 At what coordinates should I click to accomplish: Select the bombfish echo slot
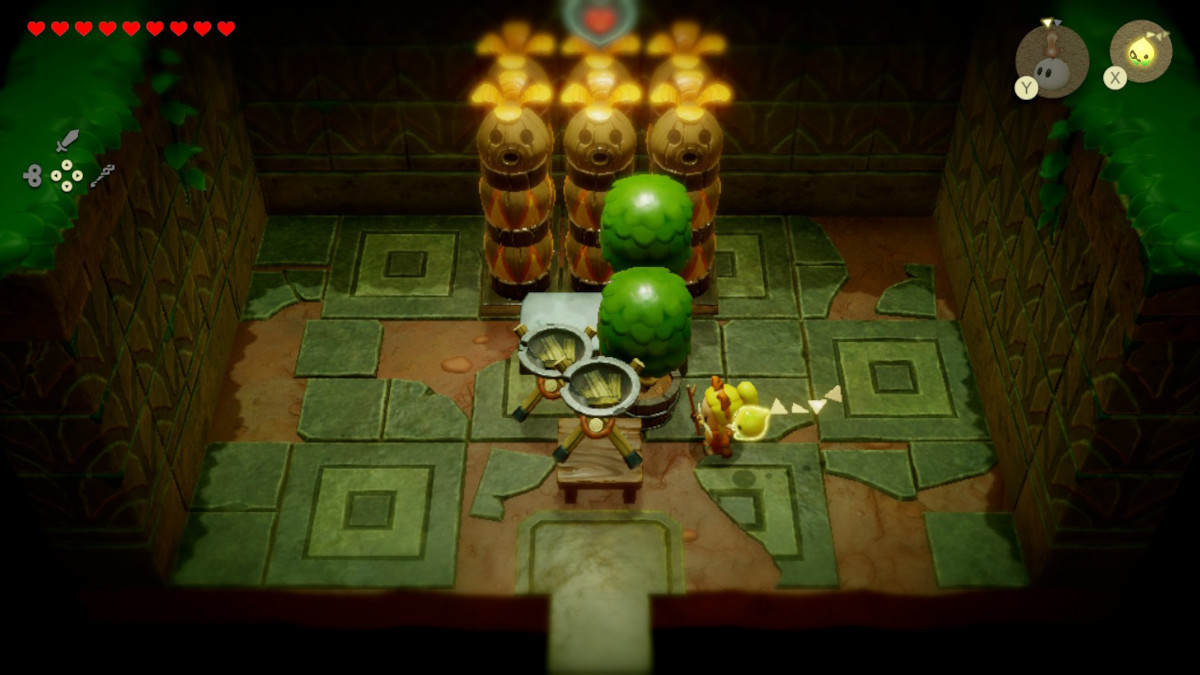pos(1052,61)
